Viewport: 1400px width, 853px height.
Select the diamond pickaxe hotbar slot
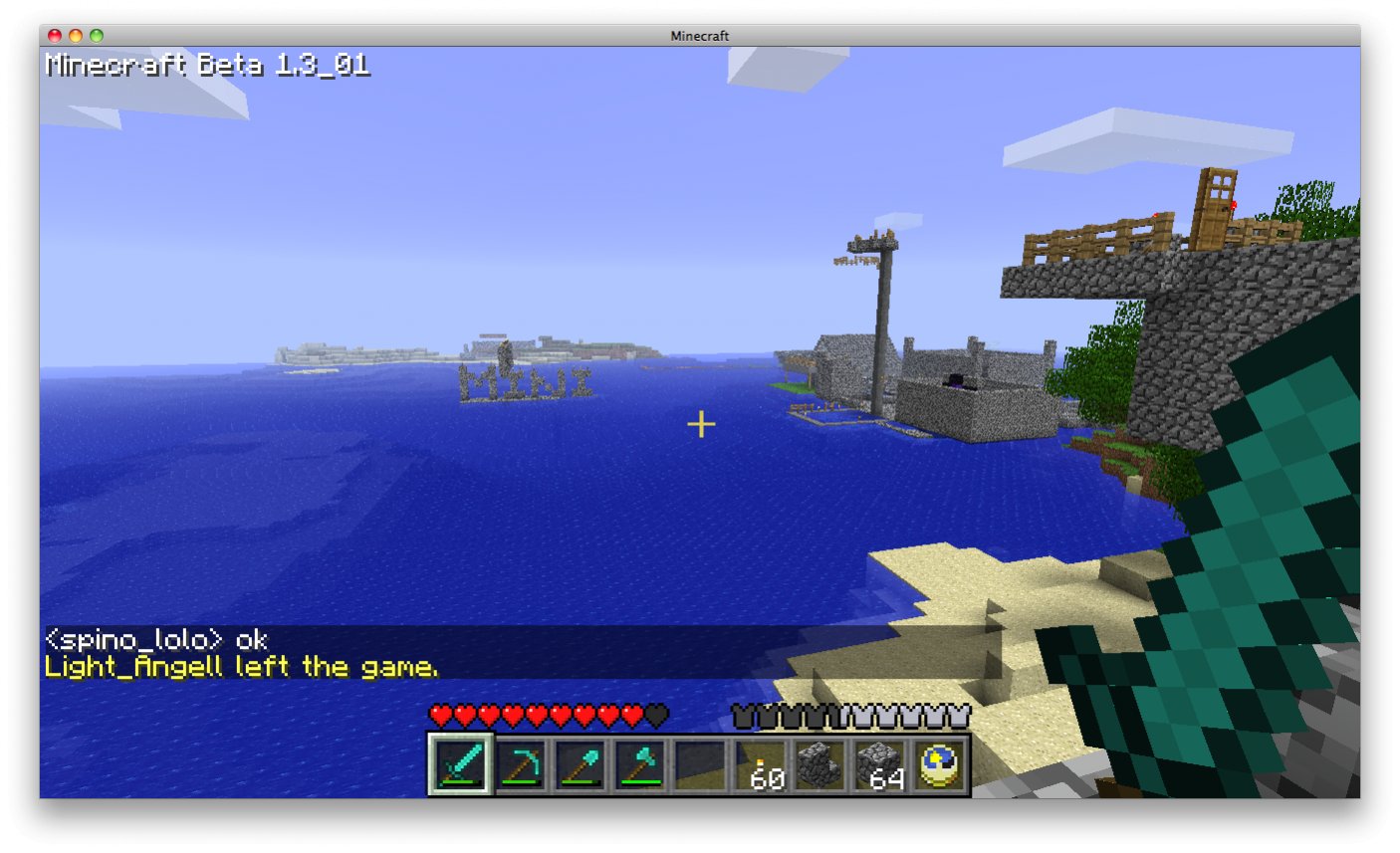click(x=521, y=765)
